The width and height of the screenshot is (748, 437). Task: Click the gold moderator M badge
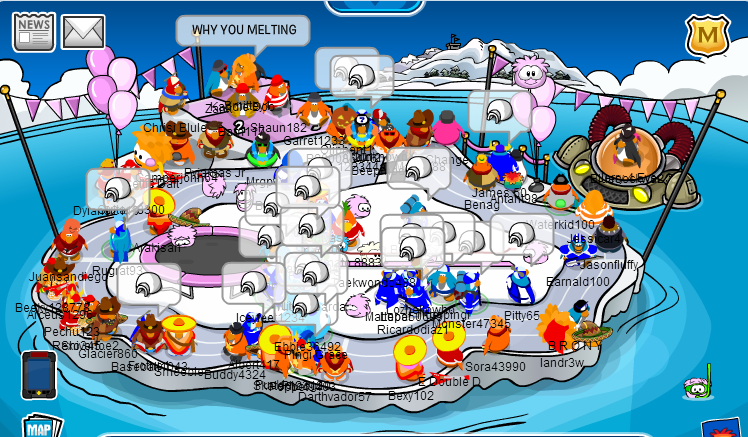click(706, 37)
